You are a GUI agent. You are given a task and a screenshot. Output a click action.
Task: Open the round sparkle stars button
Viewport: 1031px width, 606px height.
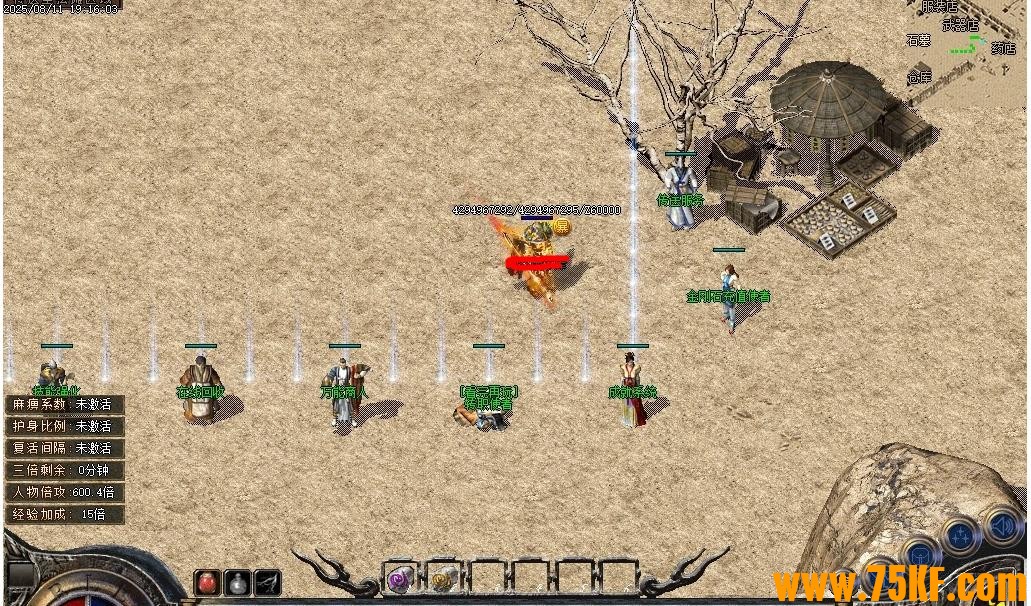point(961,537)
